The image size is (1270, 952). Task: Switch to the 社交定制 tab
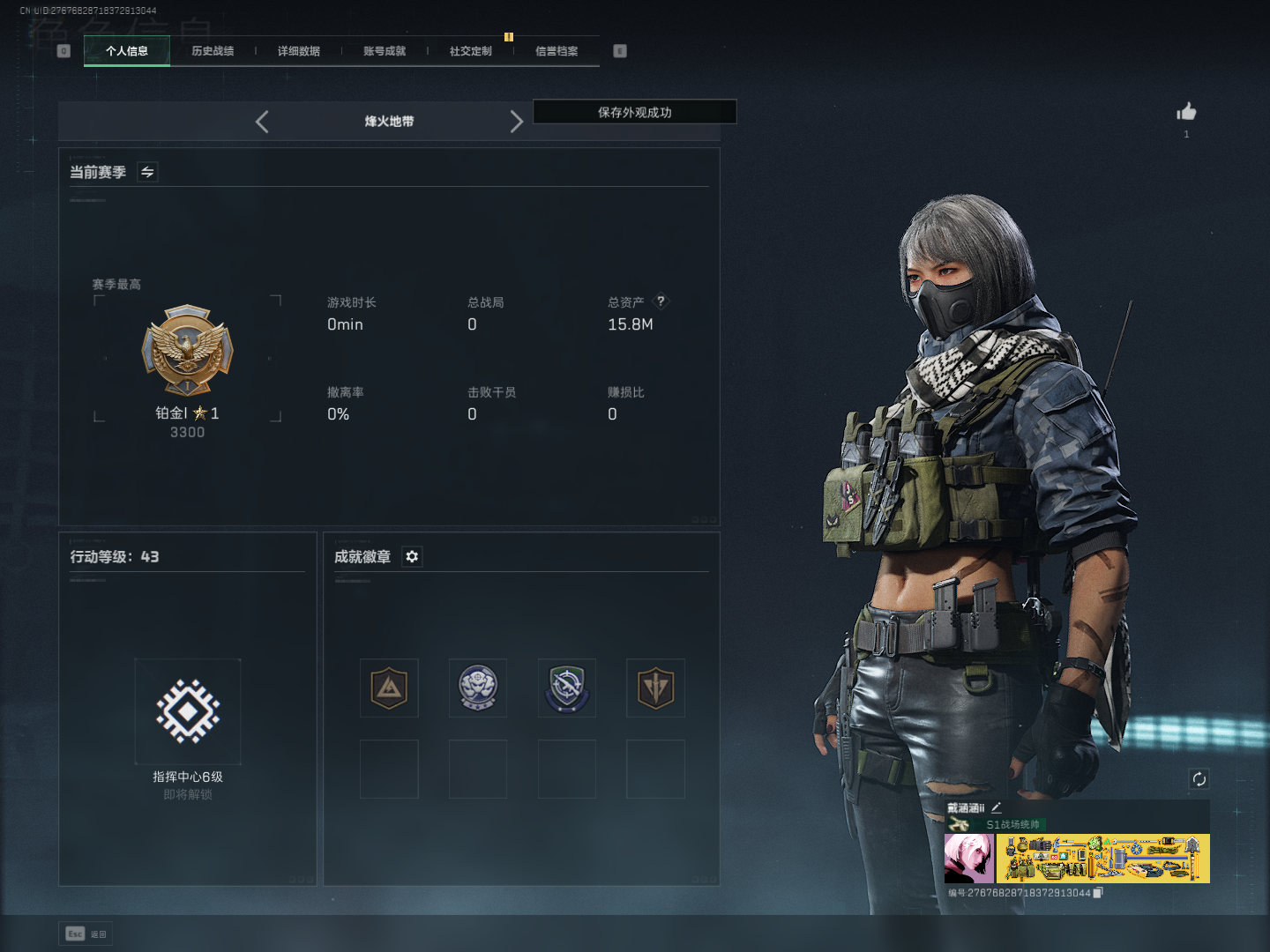tap(471, 51)
